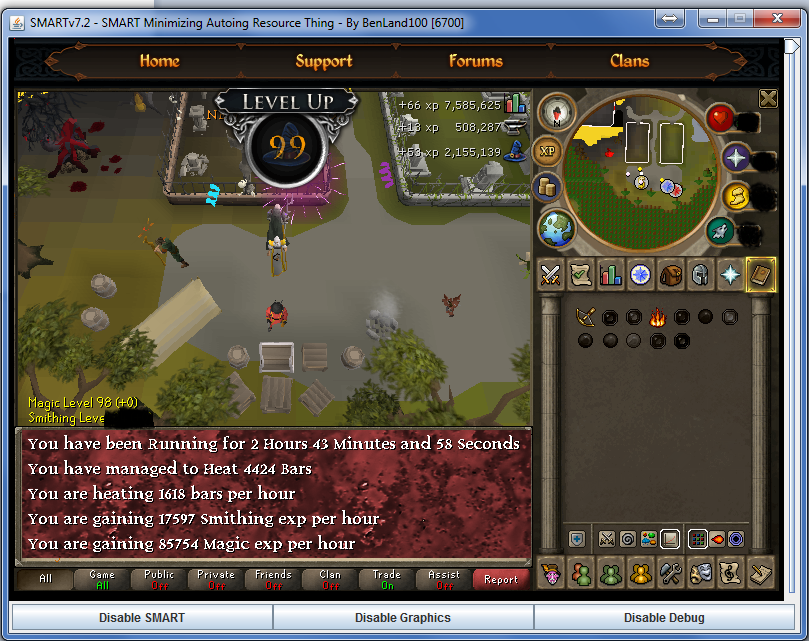Select the fire spell icon in the spellbook
This screenshot has height=641, width=809.
tap(657, 318)
